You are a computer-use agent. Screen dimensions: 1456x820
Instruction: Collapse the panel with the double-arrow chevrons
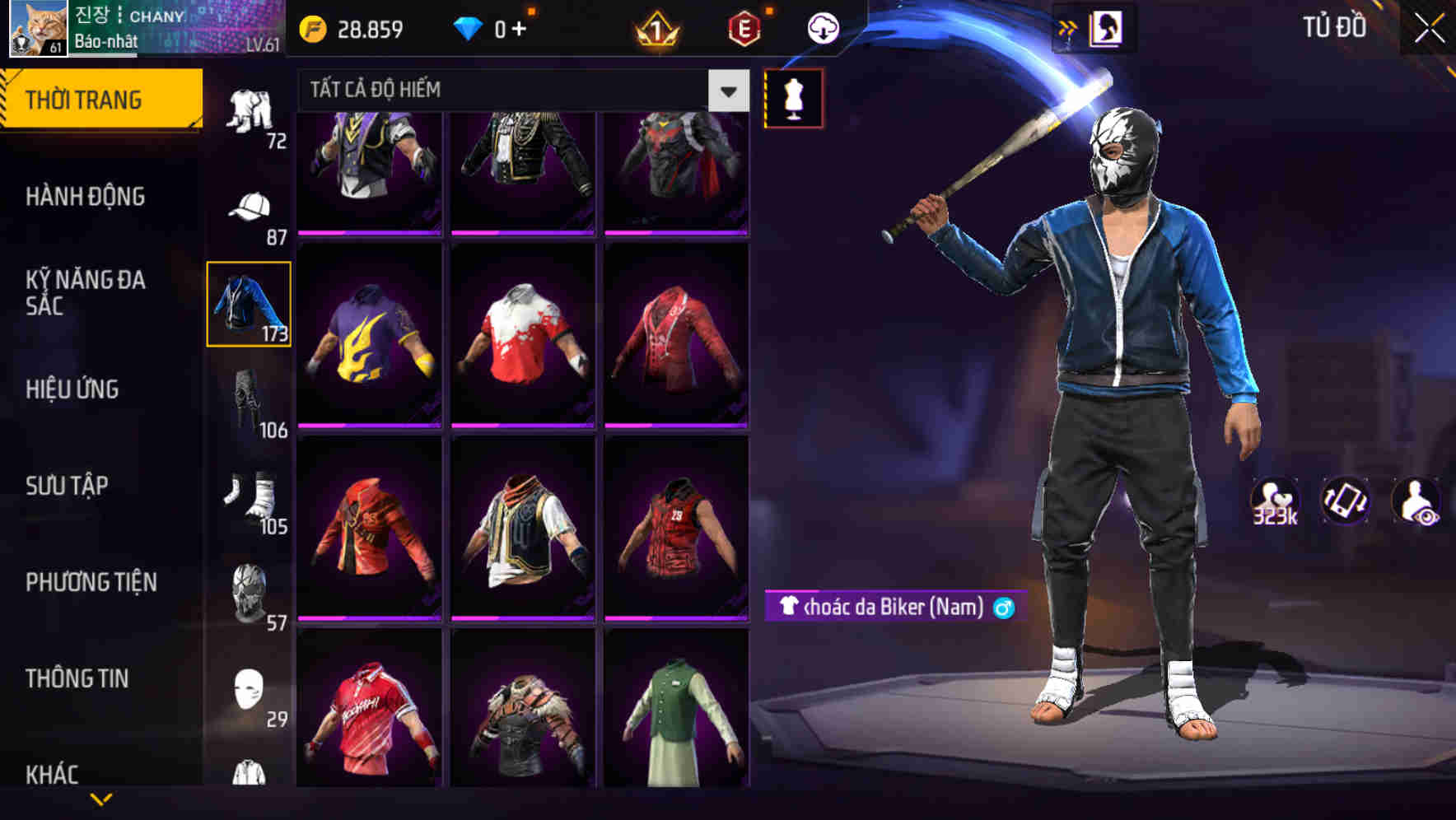[x=1069, y=26]
